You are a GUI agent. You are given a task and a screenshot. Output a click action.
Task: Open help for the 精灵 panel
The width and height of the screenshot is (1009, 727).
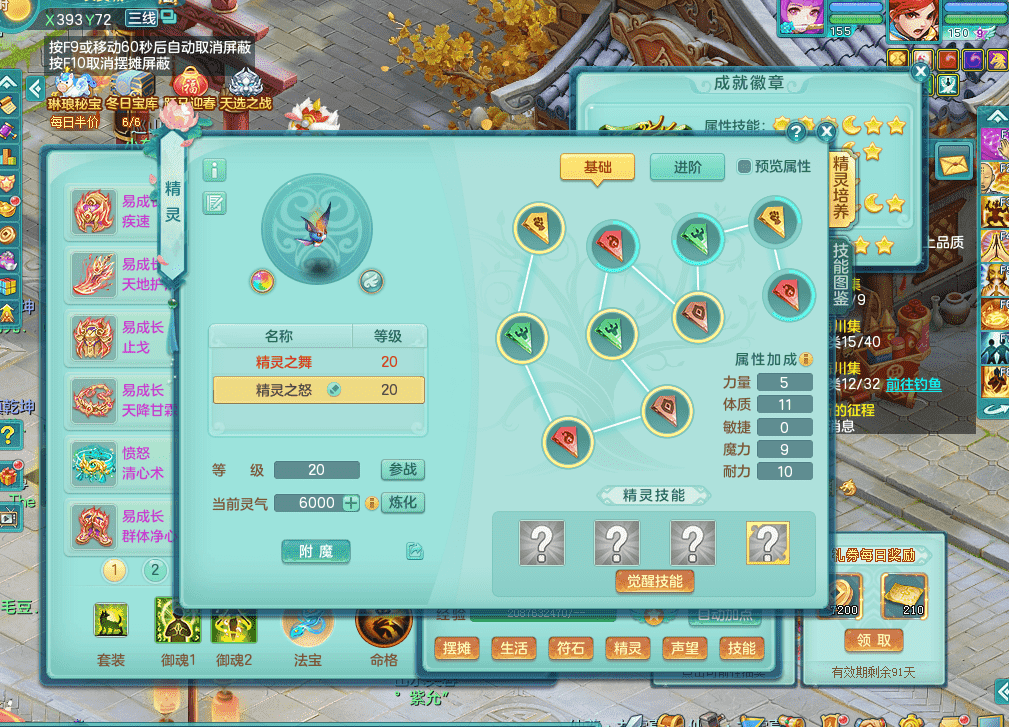(x=797, y=131)
